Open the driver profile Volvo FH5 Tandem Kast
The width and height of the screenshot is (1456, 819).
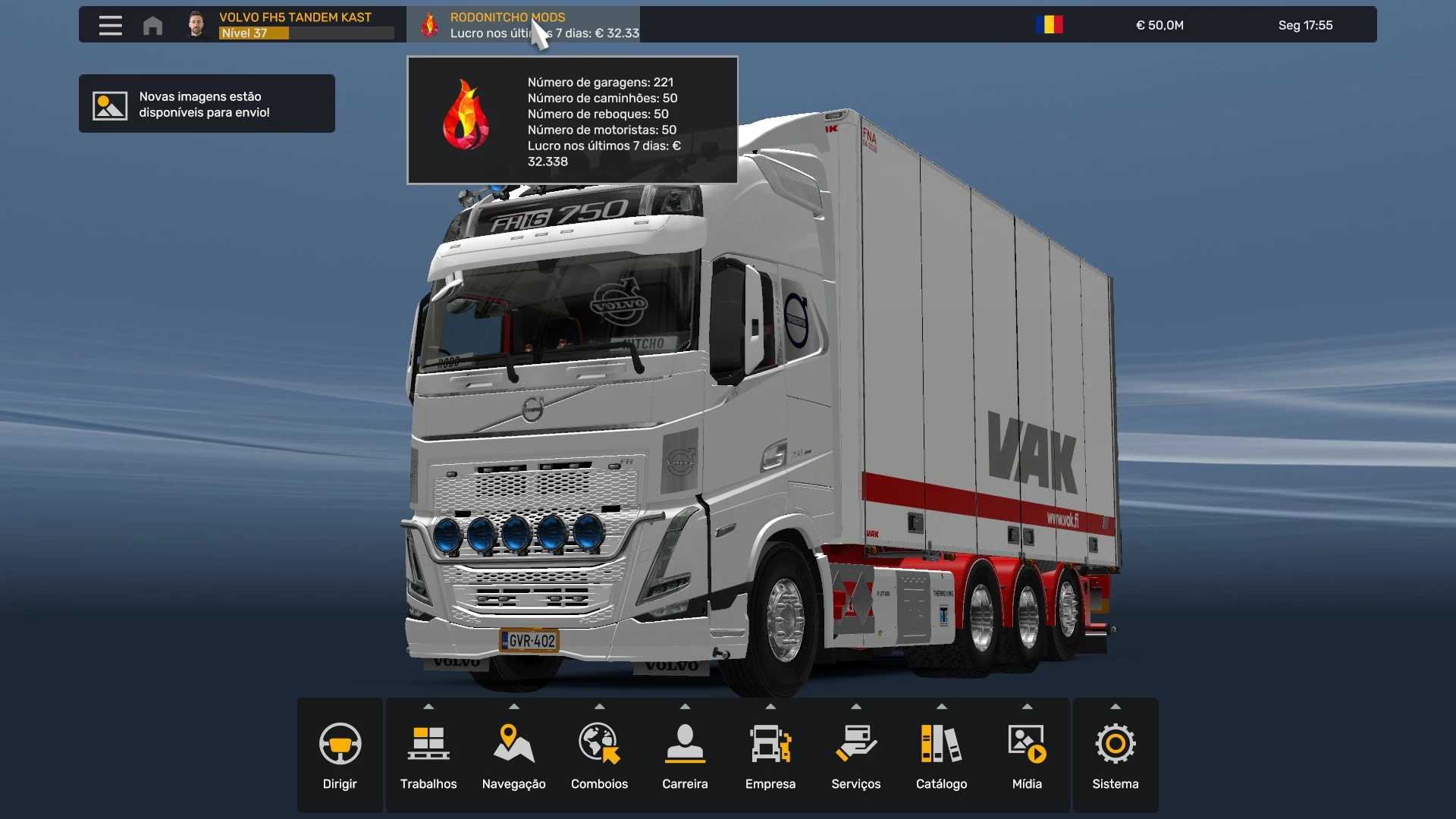pos(294,24)
